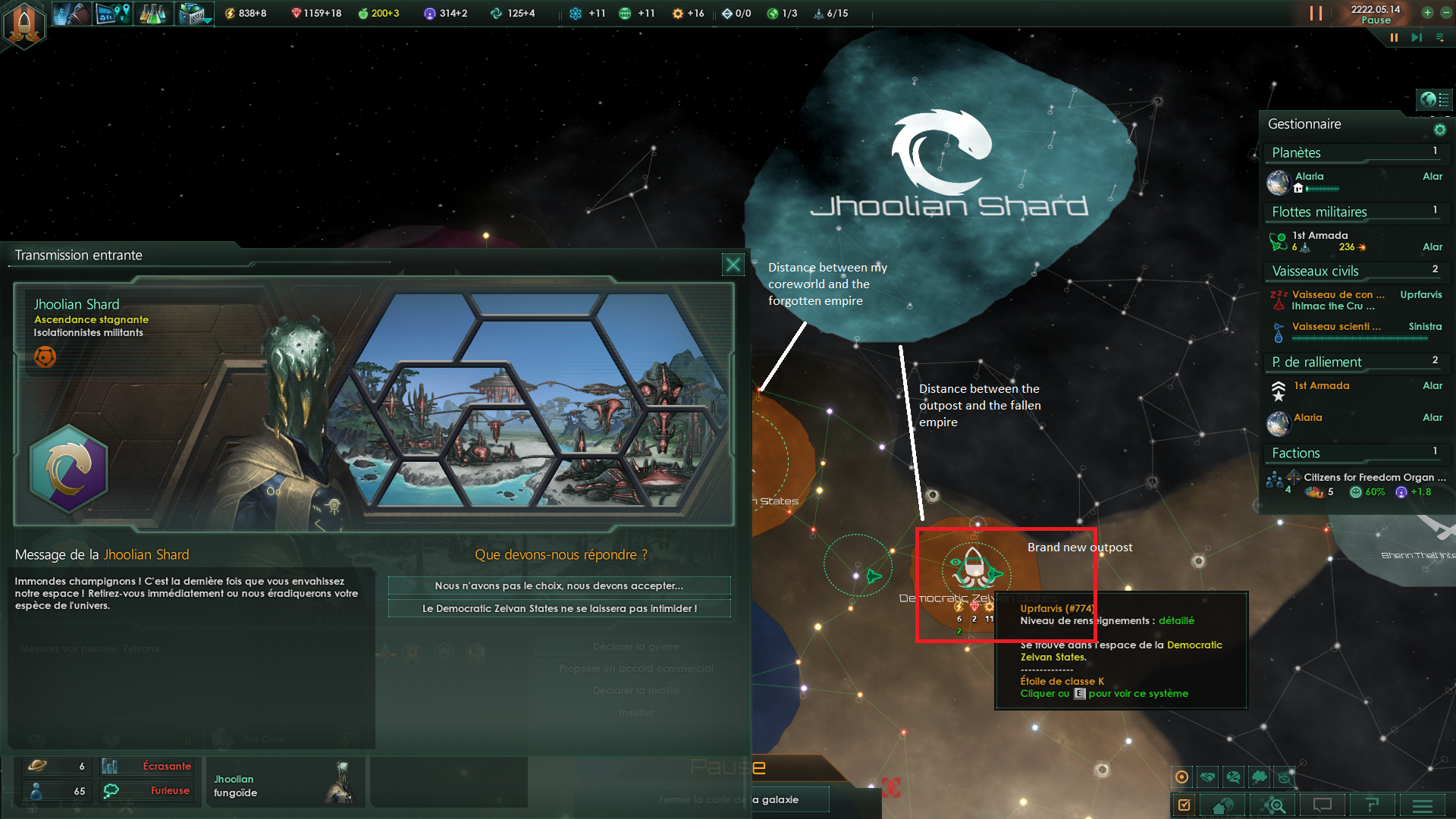The width and height of the screenshot is (1456, 819).
Task: Open the expansion planner checkmark icon
Action: point(1185,805)
